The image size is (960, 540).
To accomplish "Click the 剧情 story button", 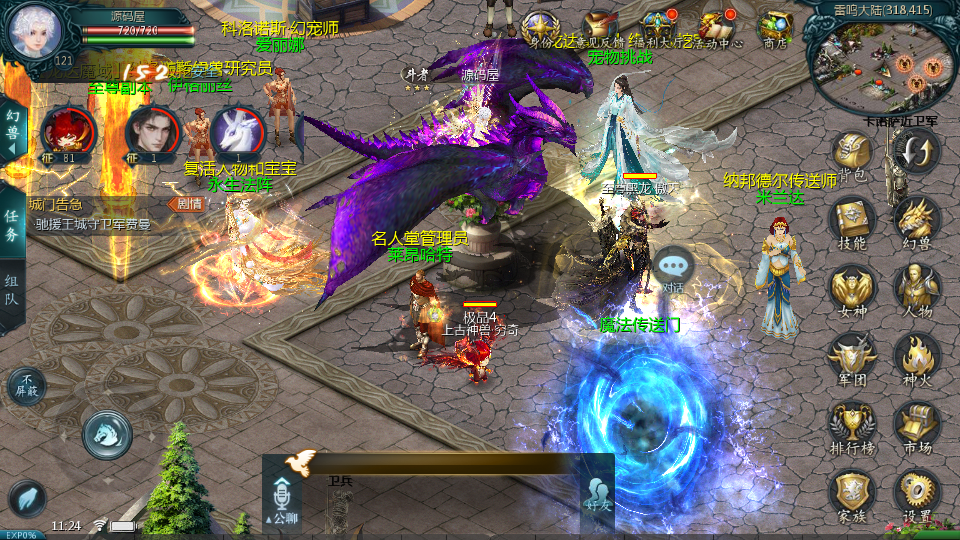I will [188, 204].
